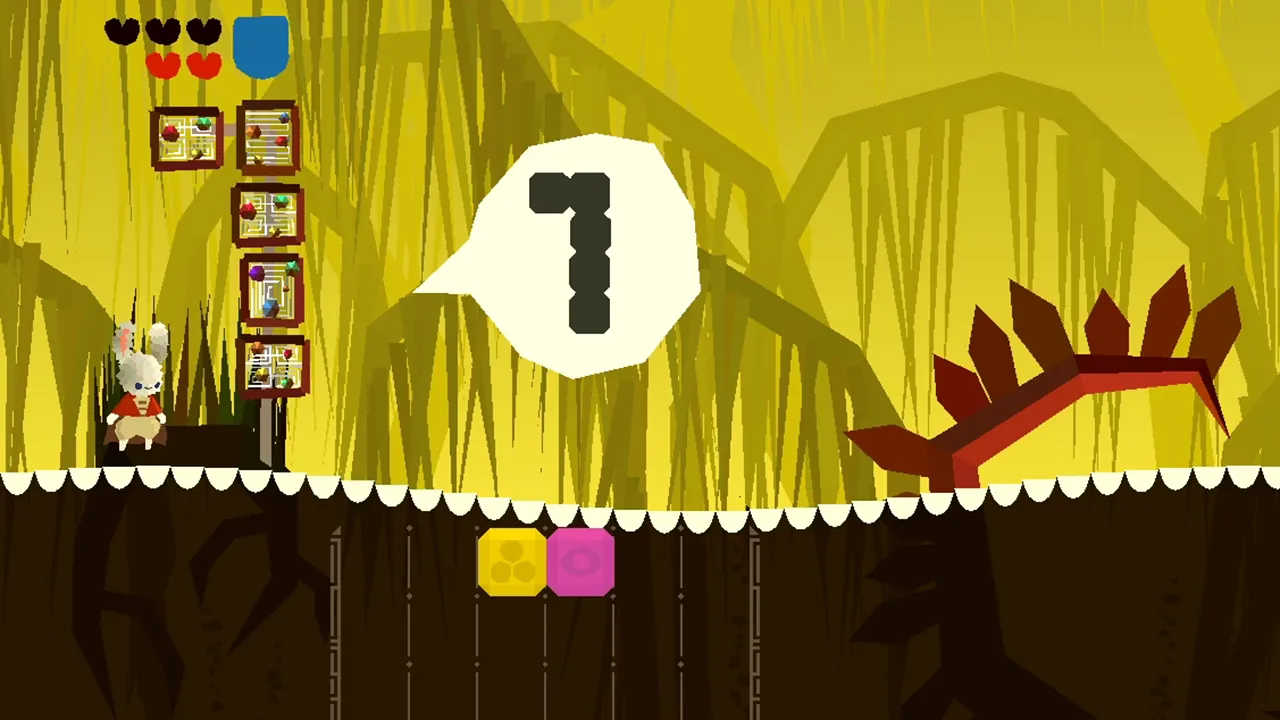Select the first black heart icon
Screen dimensions: 1280x720
[x=121, y=31]
